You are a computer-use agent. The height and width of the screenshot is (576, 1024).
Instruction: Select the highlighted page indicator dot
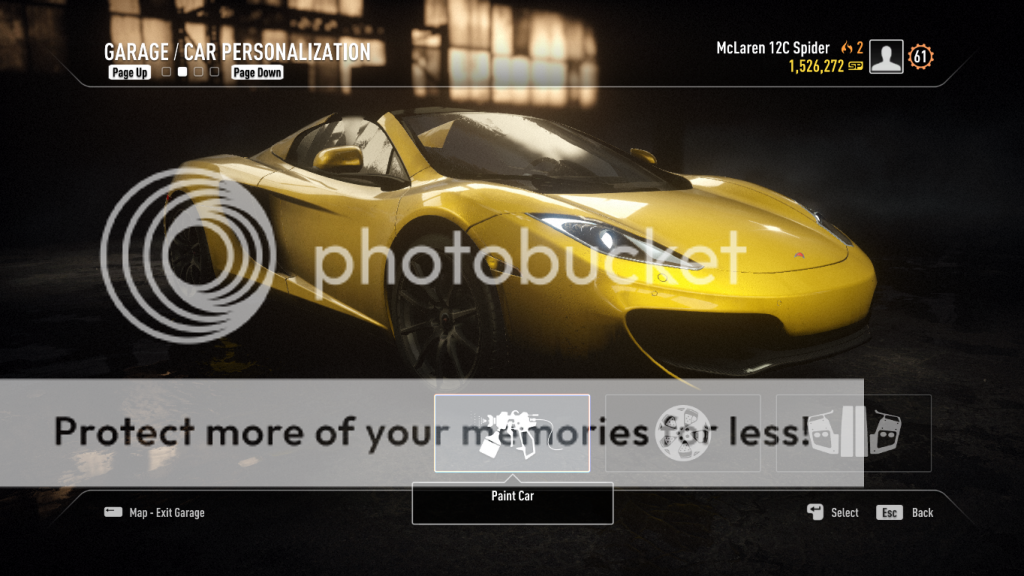(x=182, y=72)
